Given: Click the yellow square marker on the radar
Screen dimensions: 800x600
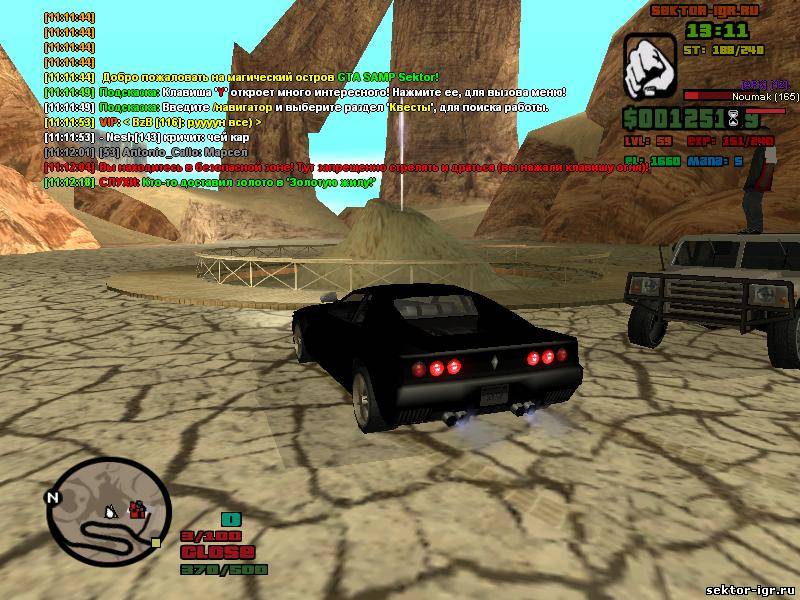Looking at the screenshot, I should pyautogui.click(x=156, y=542).
